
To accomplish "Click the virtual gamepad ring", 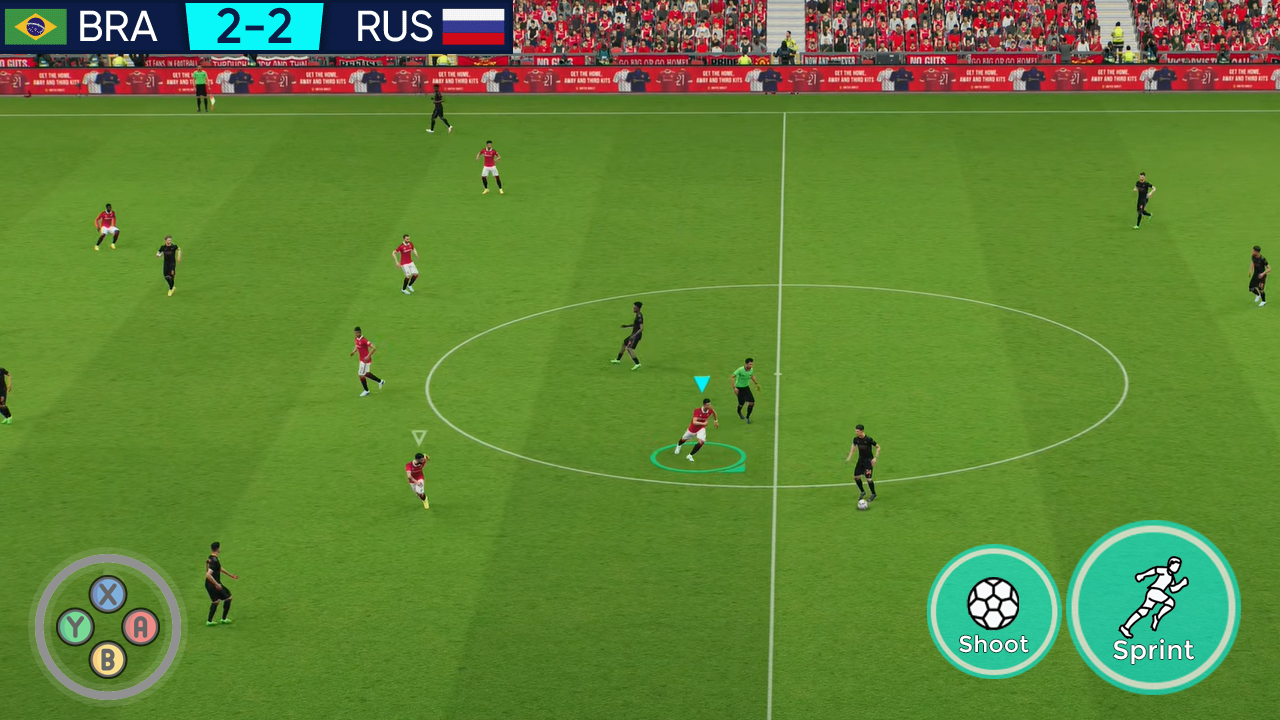I will coord(107,624).
